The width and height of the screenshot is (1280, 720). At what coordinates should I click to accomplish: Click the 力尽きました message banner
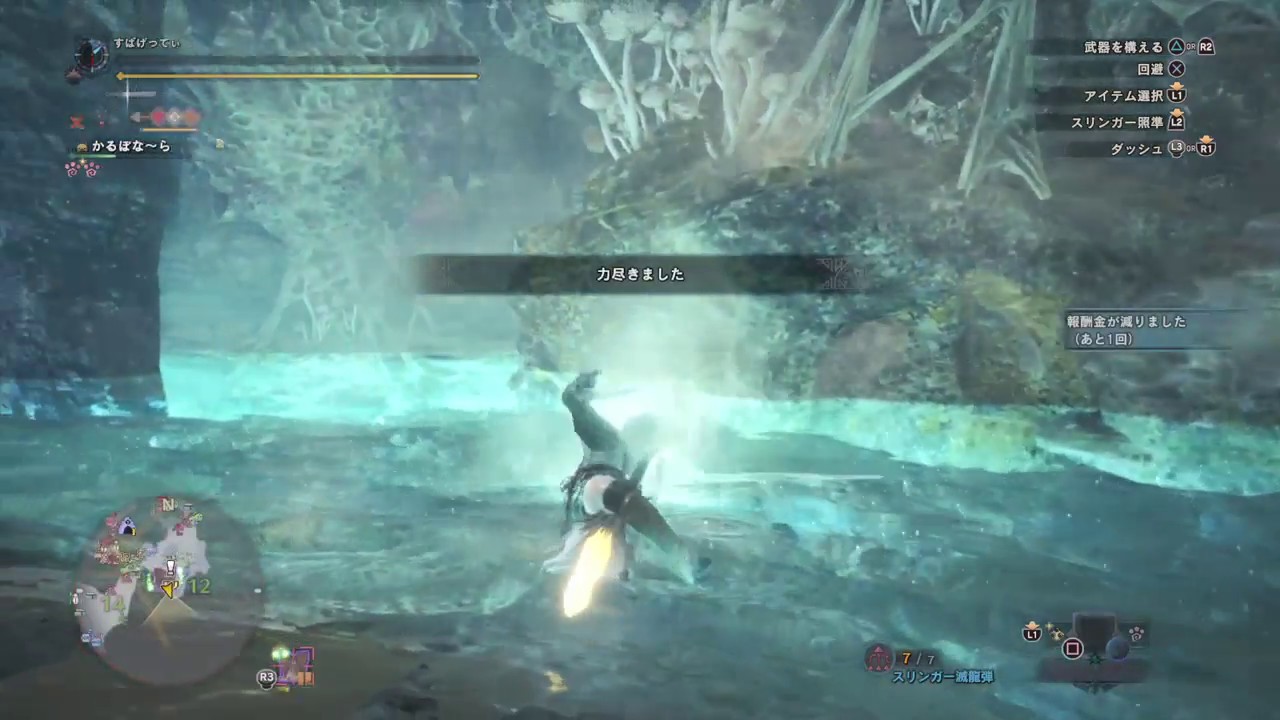tap(640, 275)
